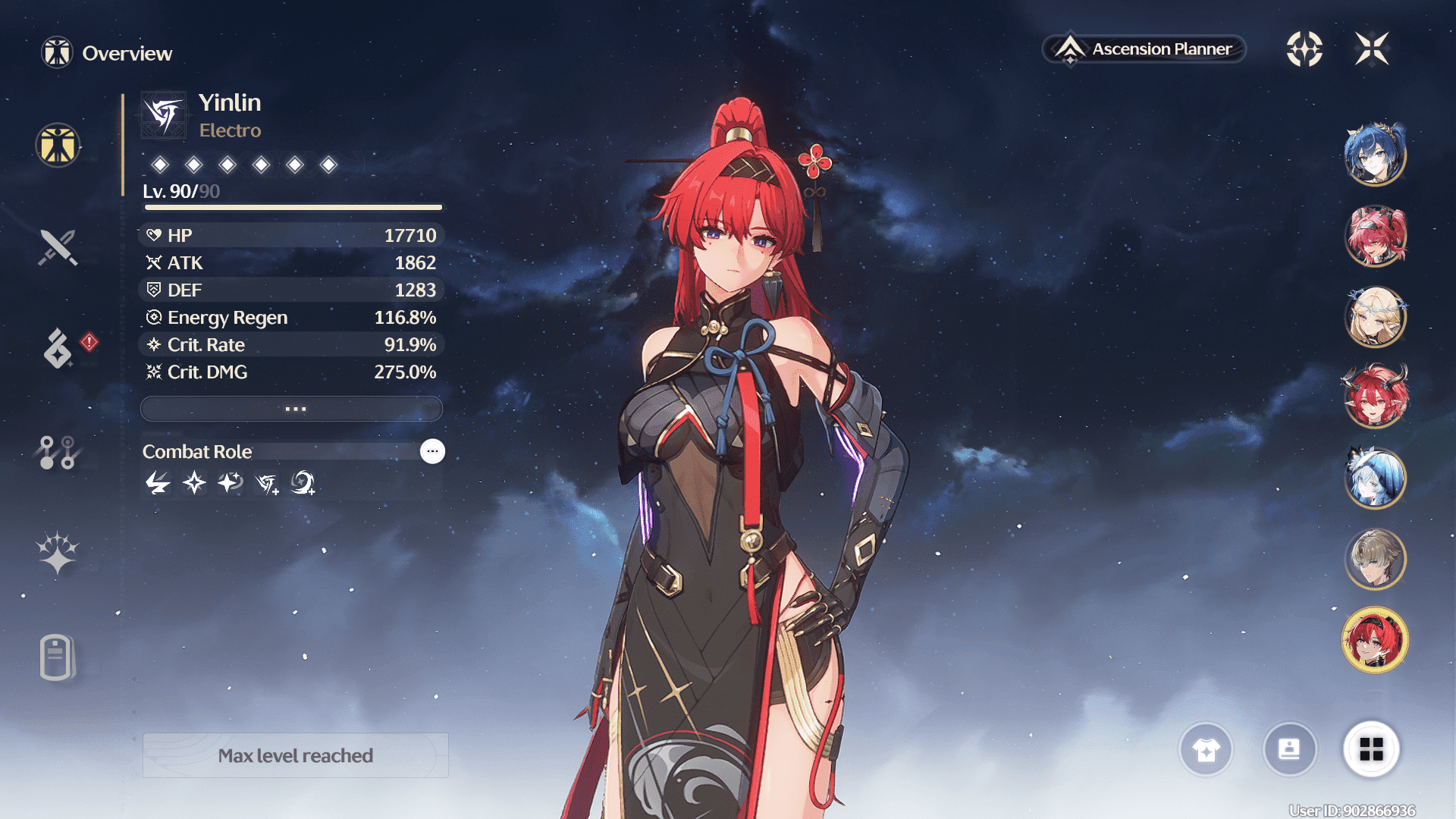Switch to the Forte skill tree tab

pyautogui.click(x=58, y=453)
